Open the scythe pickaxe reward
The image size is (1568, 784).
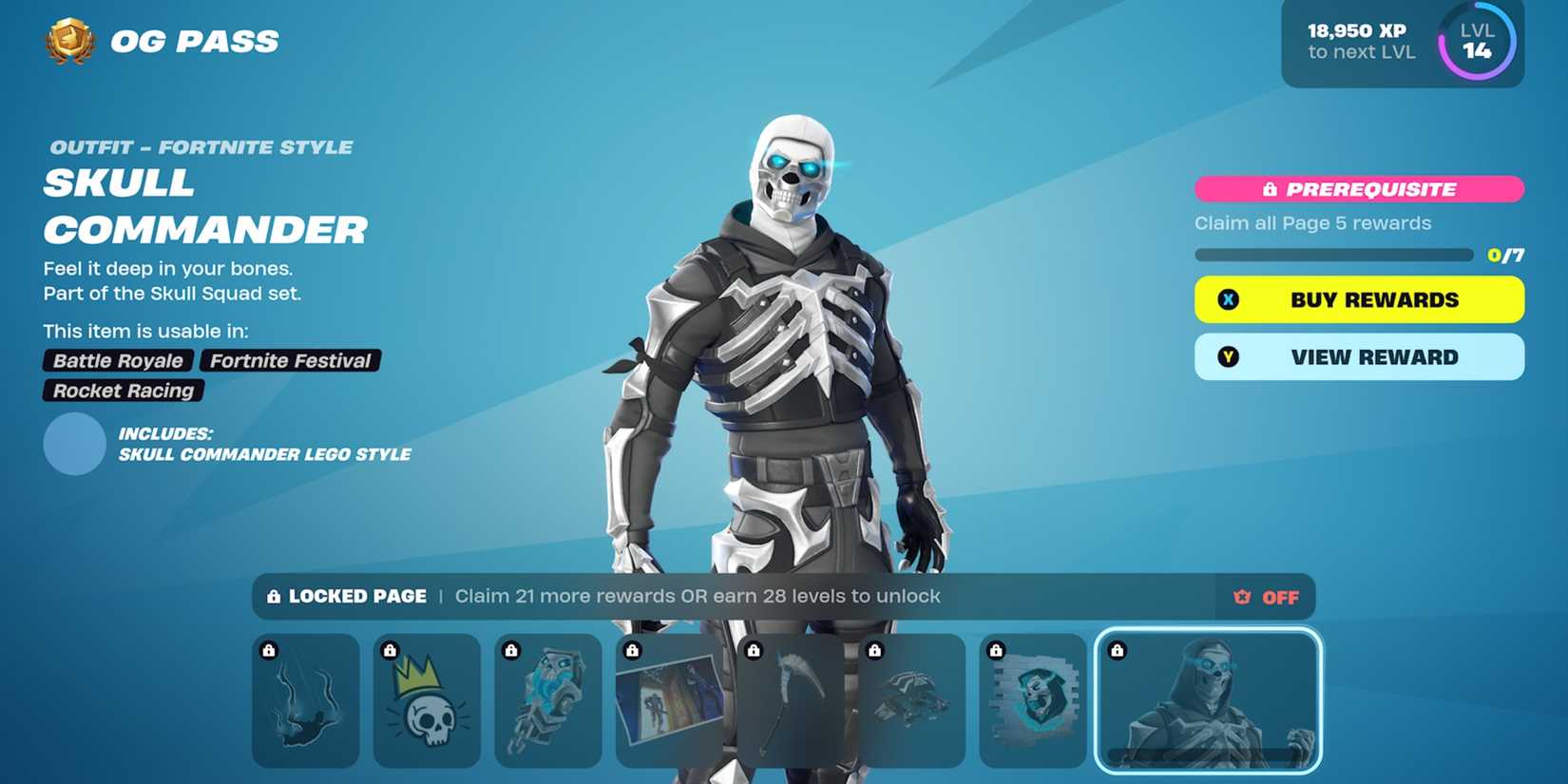pos(792,705)
